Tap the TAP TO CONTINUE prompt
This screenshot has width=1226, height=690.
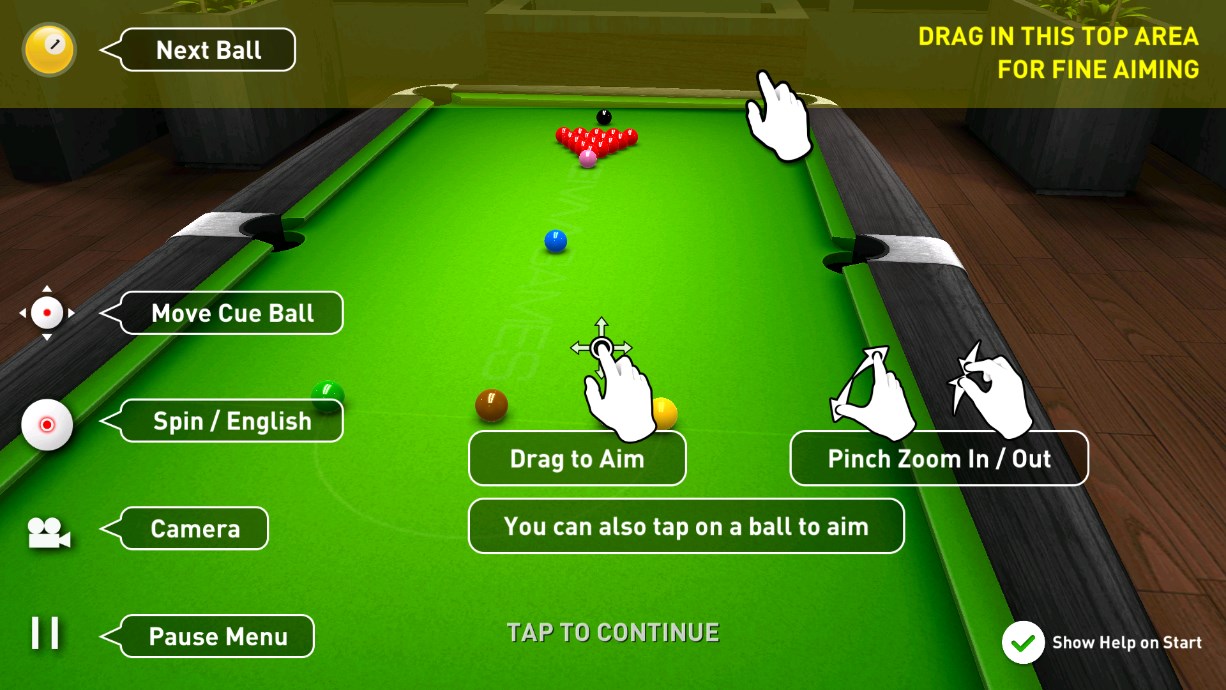612,632
